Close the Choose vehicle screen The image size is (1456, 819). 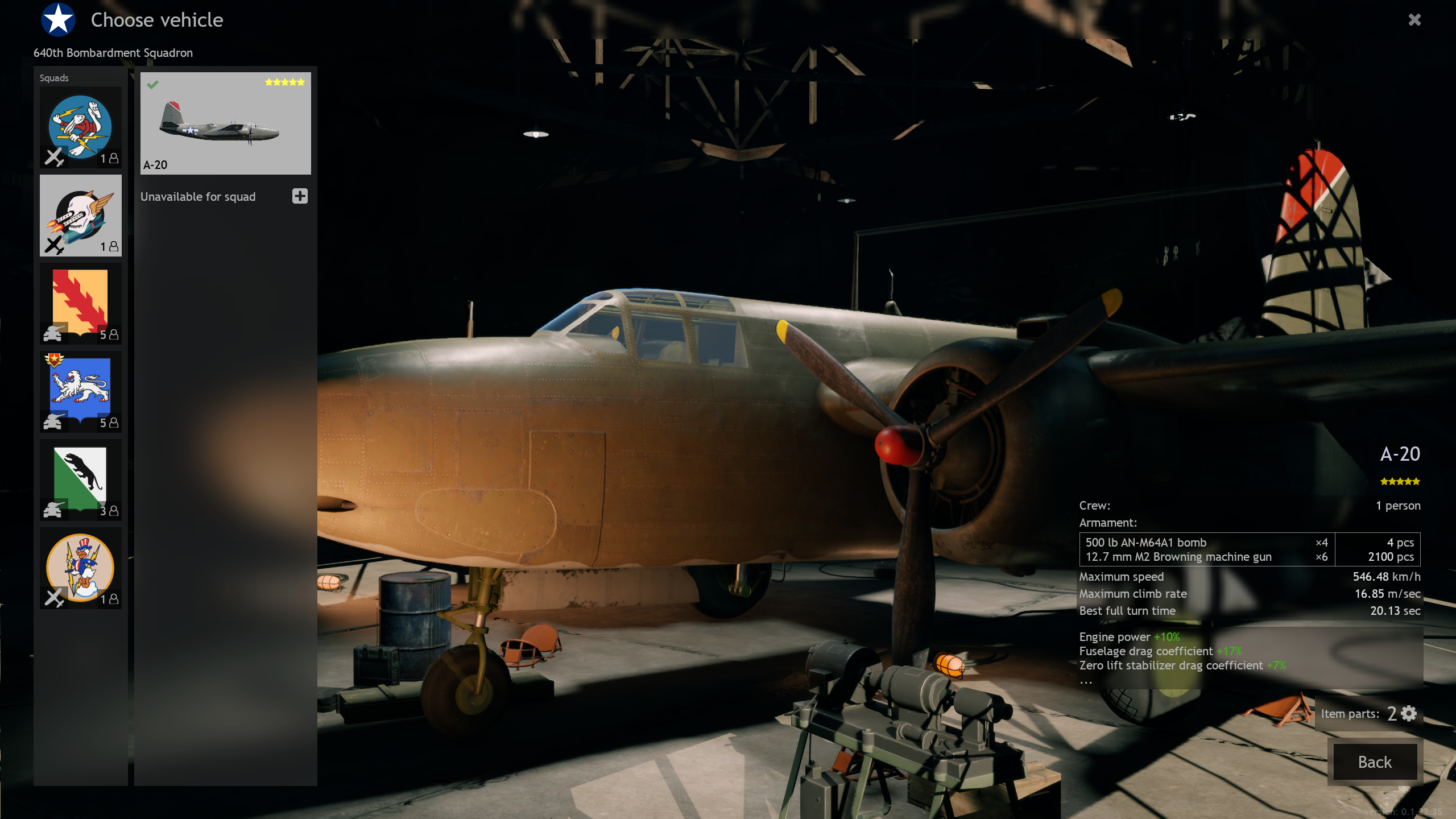coord(1414,20)
